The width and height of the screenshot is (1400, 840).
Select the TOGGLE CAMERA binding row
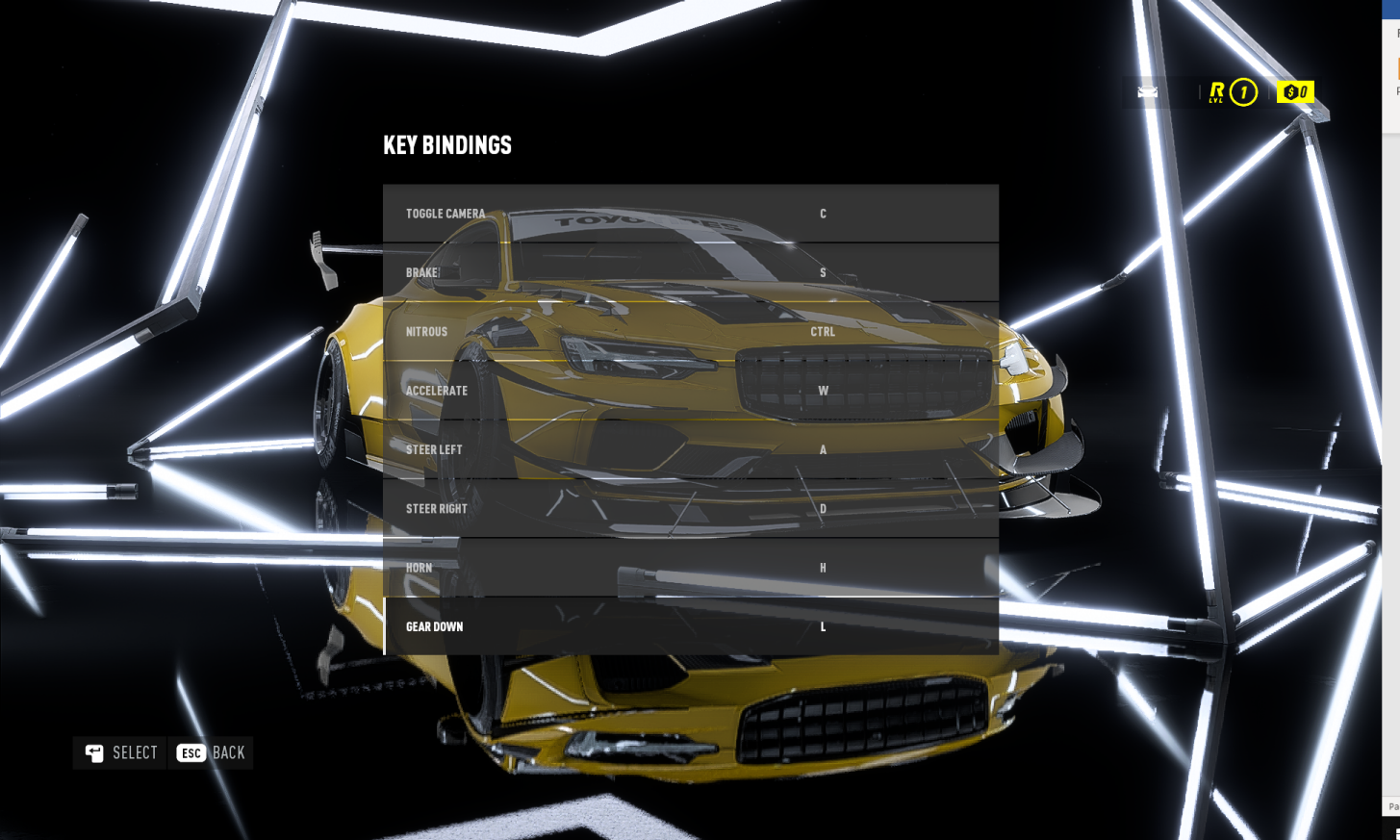pos(690,214)
